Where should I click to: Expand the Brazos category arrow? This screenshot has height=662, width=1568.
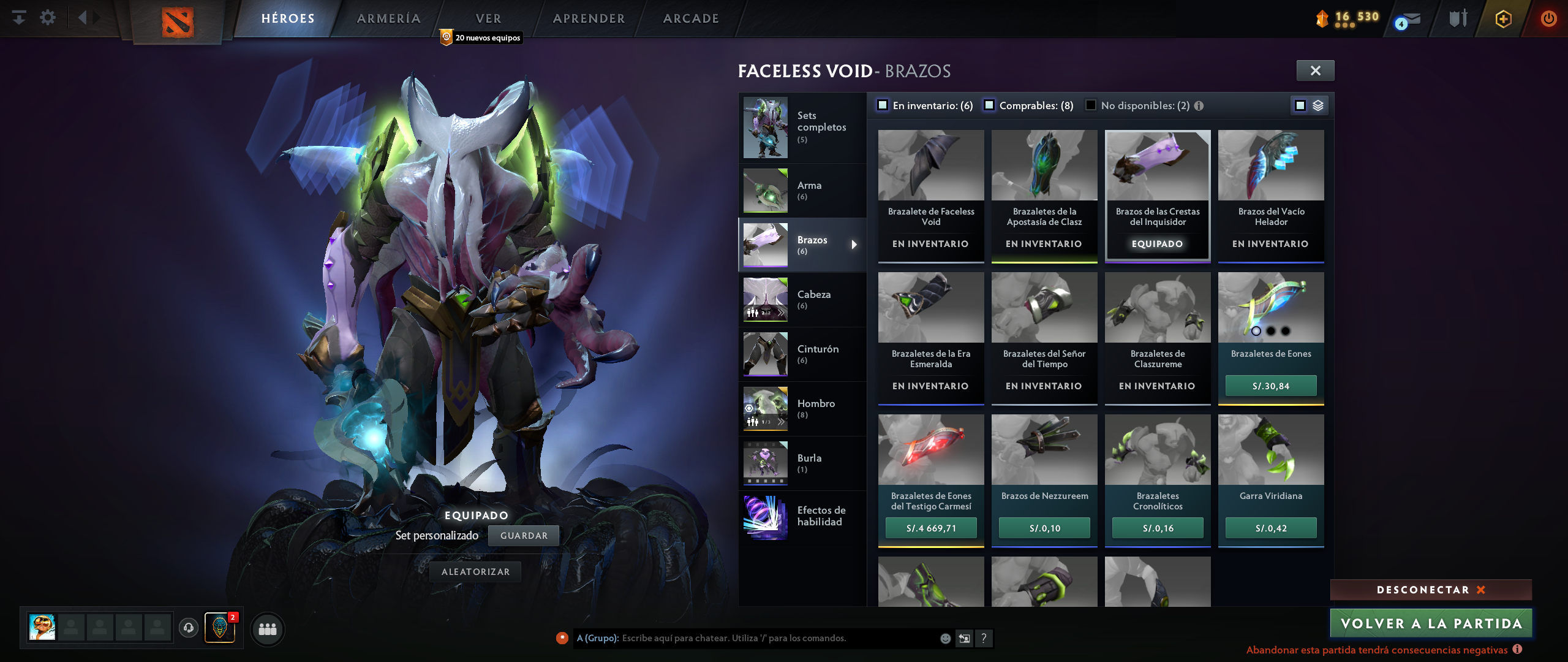855,244
